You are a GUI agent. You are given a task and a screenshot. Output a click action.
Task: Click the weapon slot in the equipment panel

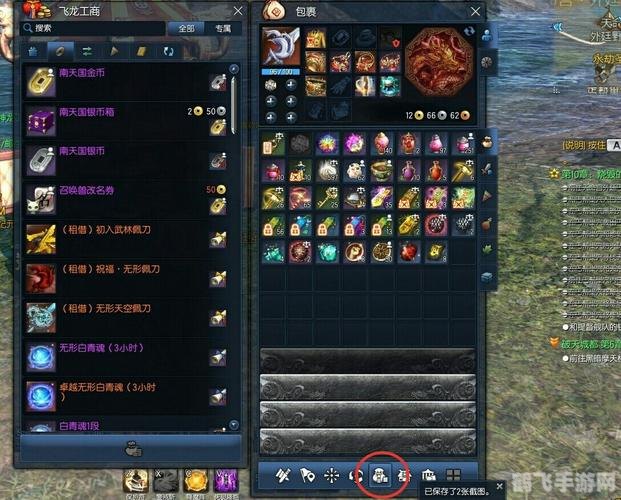point(280,48)
